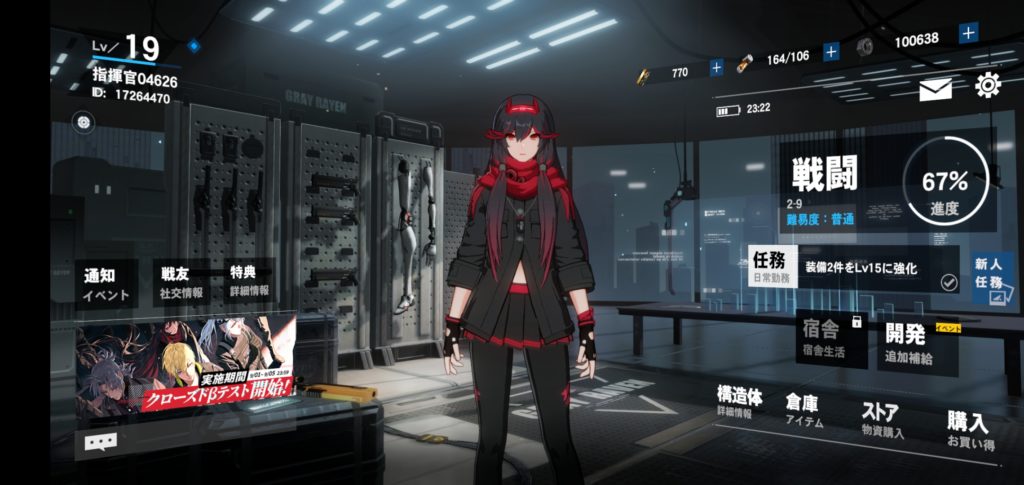This screenshot has height=485, width=1024.
Task: Replenish the 164/106 stamina
Action: coord(831,51)
